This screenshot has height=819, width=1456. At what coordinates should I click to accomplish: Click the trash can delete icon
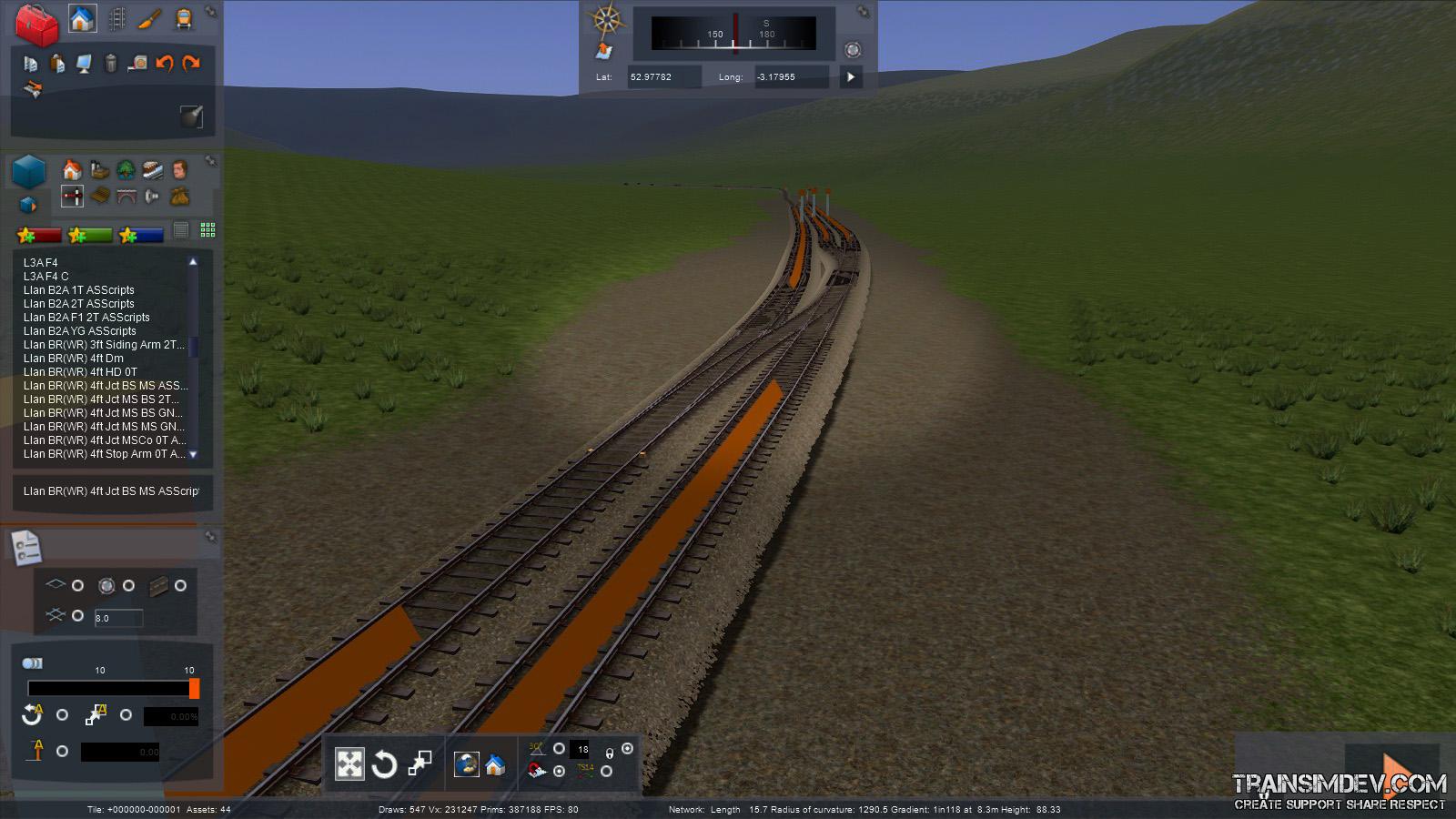point(110,63)
